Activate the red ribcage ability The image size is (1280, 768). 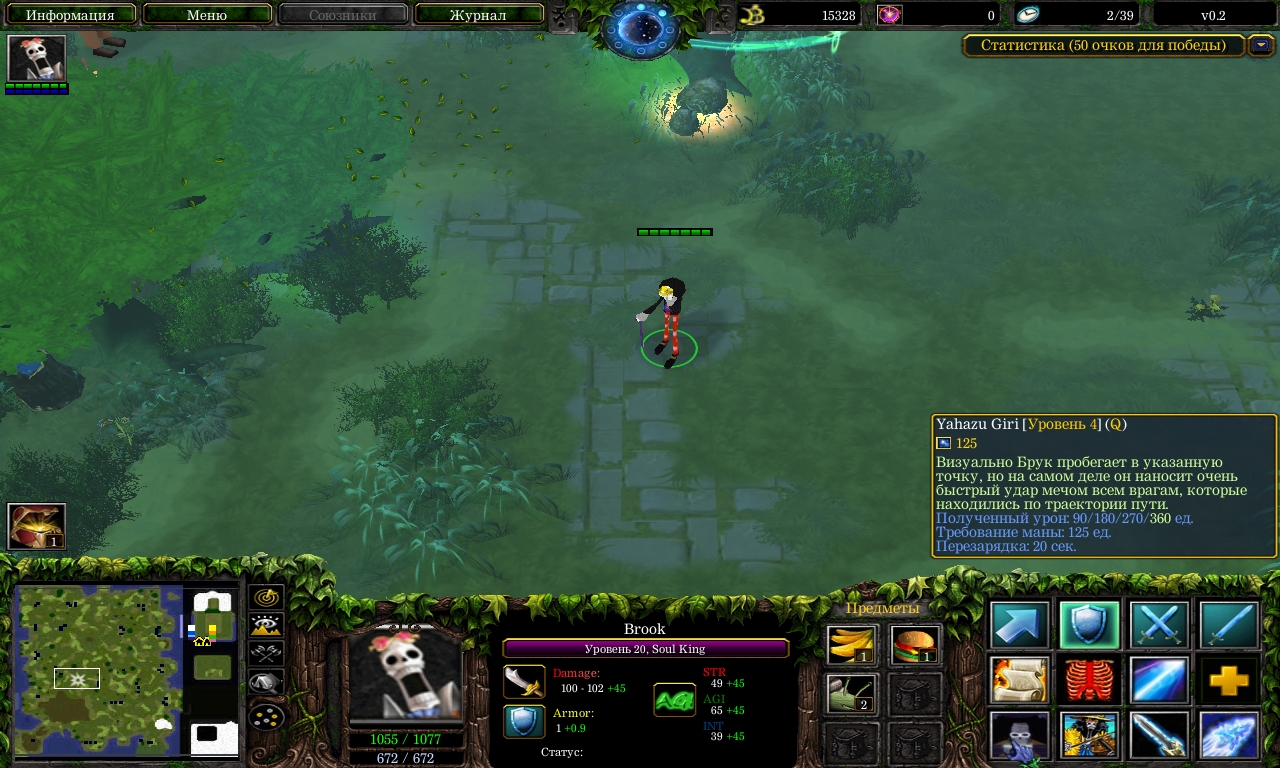(x=1089, y=681)
